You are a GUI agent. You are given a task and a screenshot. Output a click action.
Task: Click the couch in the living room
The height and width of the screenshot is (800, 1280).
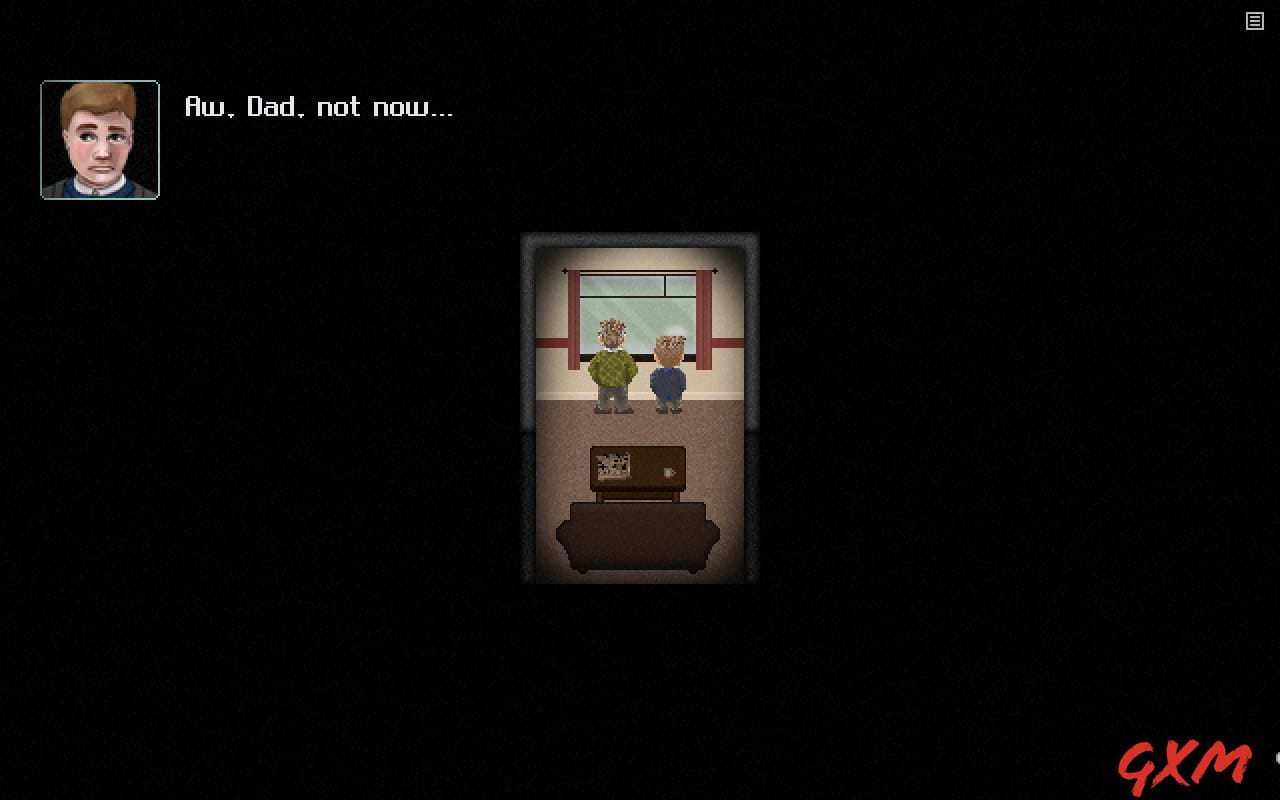pyautogui.click(x=638, y=535)
